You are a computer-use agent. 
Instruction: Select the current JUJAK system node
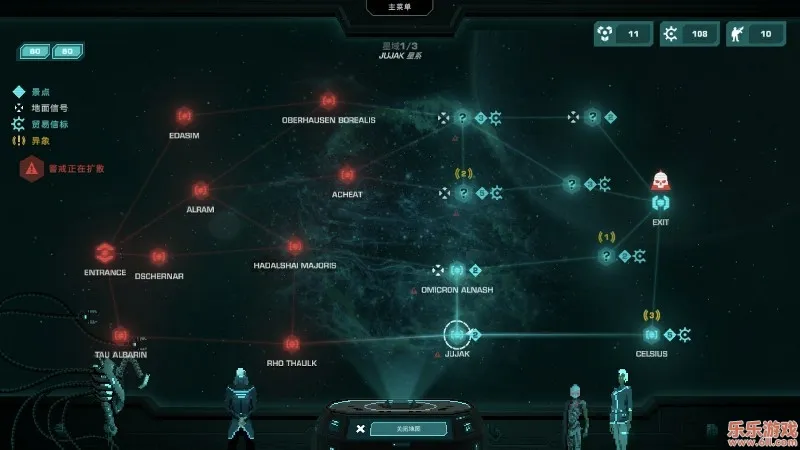coord(457,334)
